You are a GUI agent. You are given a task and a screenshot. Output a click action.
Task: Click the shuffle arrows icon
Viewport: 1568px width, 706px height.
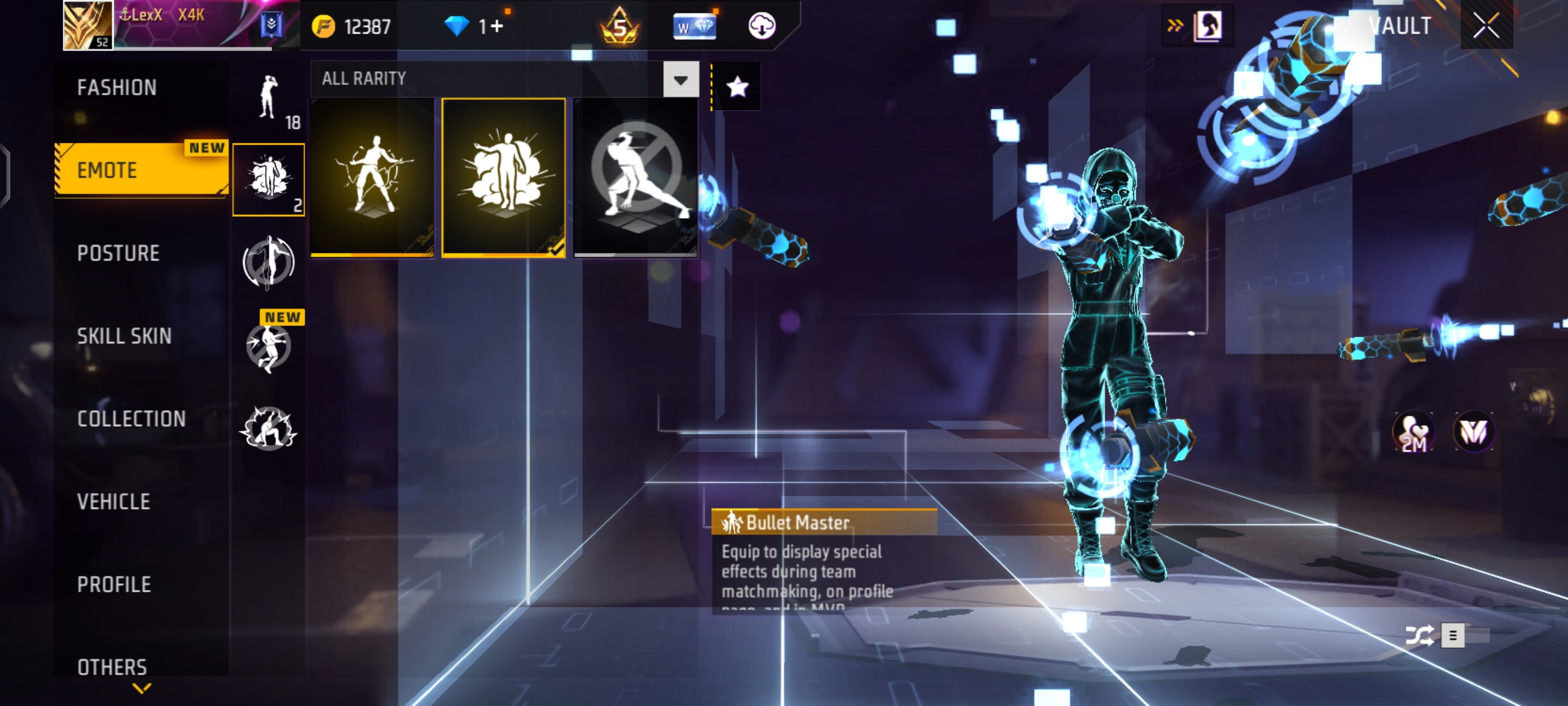pos(1419,636)
